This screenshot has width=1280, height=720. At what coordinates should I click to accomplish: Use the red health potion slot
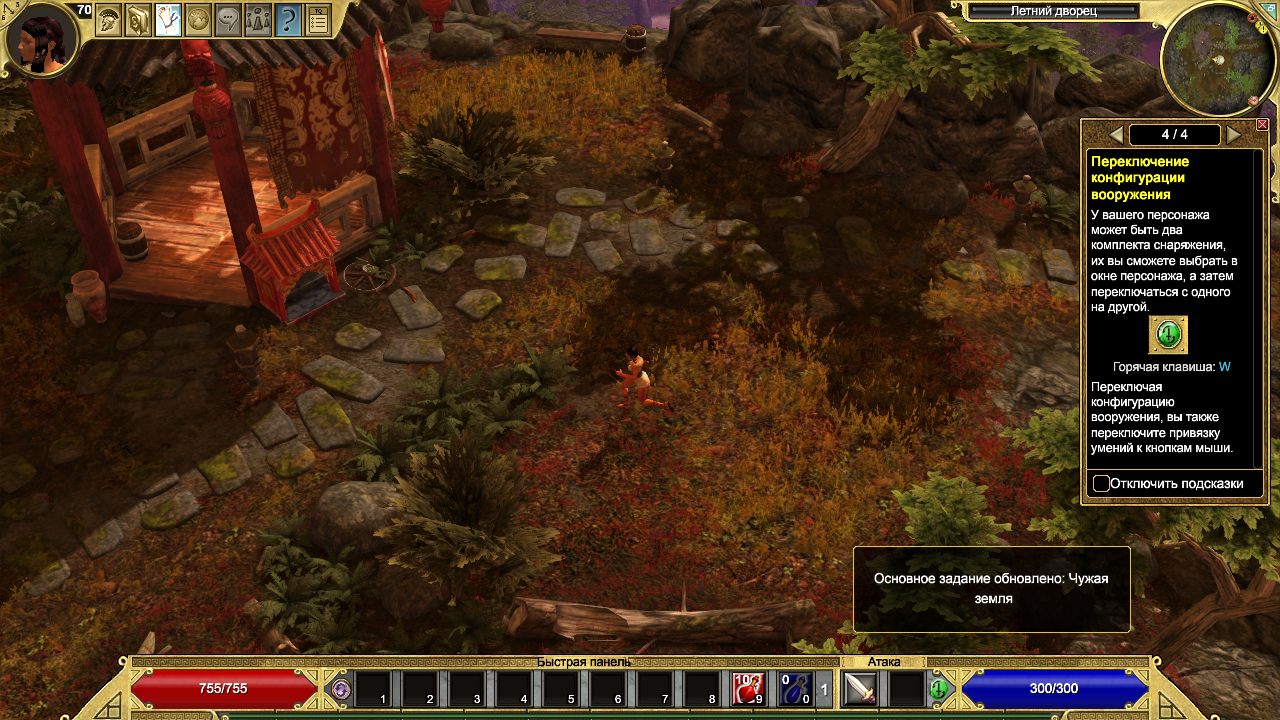click(x=748, y=688)
